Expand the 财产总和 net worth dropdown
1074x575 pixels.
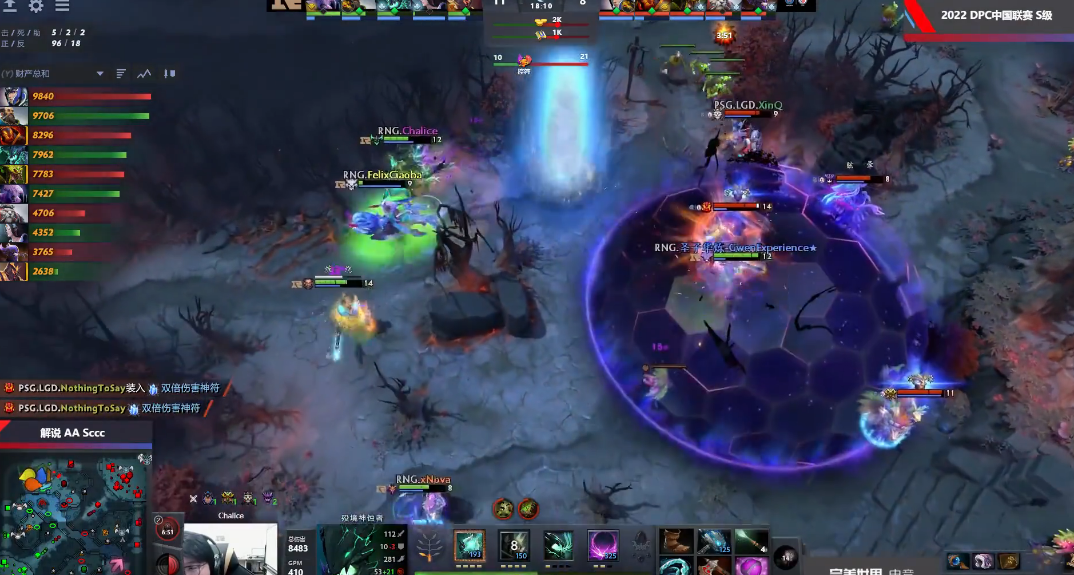coord(100,74)
